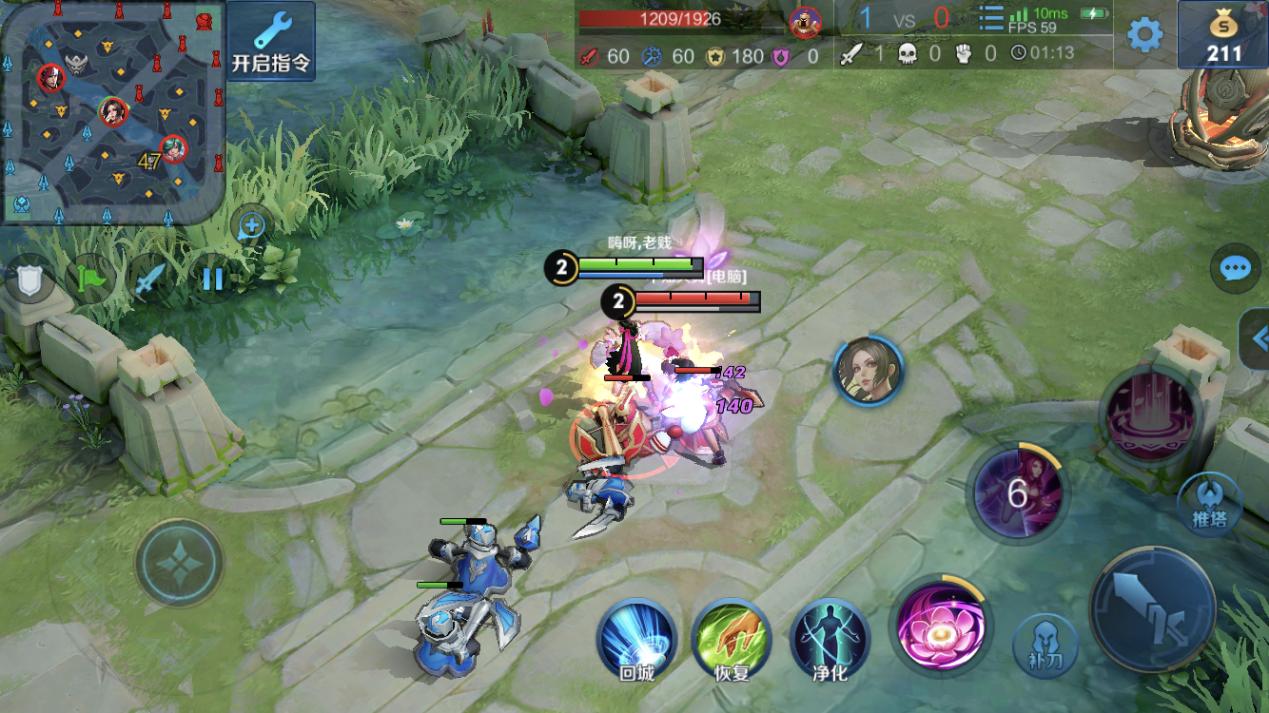Screen dimensions: 1269x713
Task: Activate the 净化 purify spell
Action: coord(829,639)
